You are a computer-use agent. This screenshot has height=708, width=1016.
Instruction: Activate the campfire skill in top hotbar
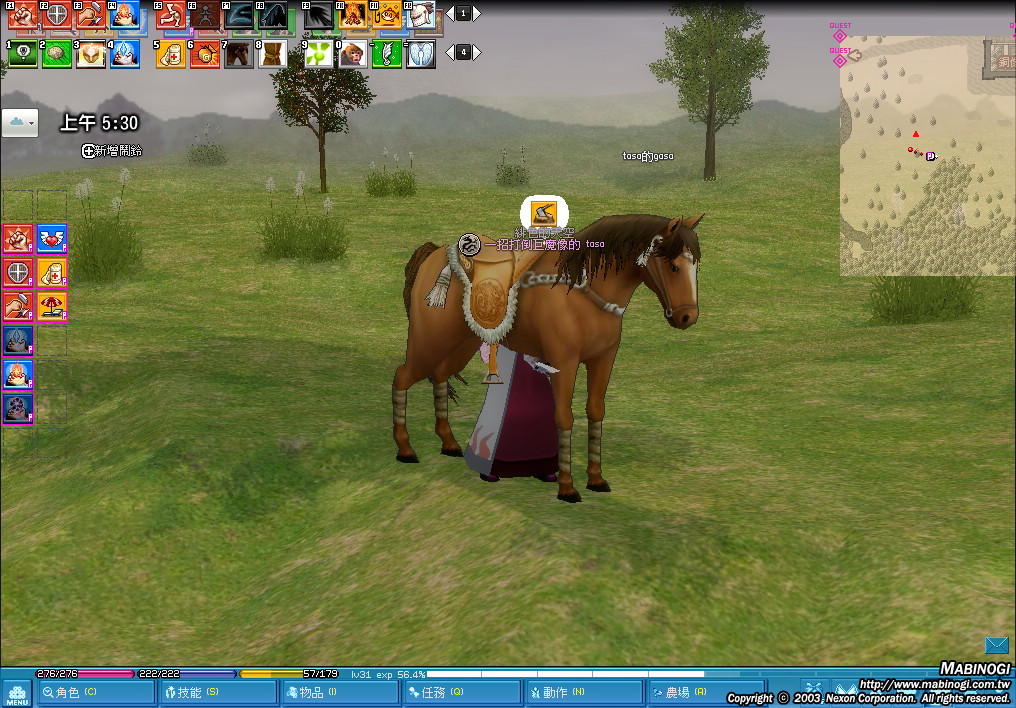pos(352,14)
